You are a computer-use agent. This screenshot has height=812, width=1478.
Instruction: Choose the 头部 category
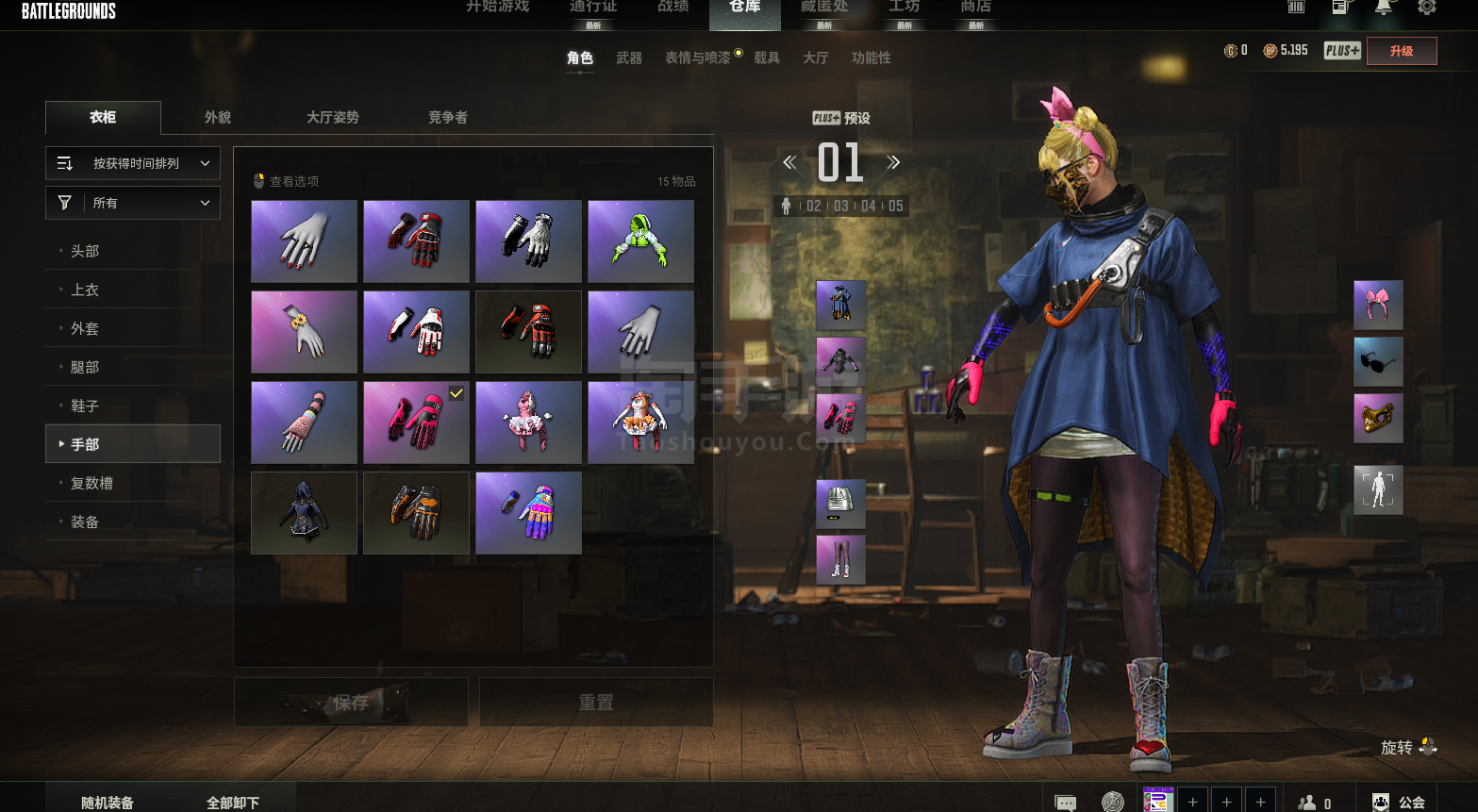[85, 251]
